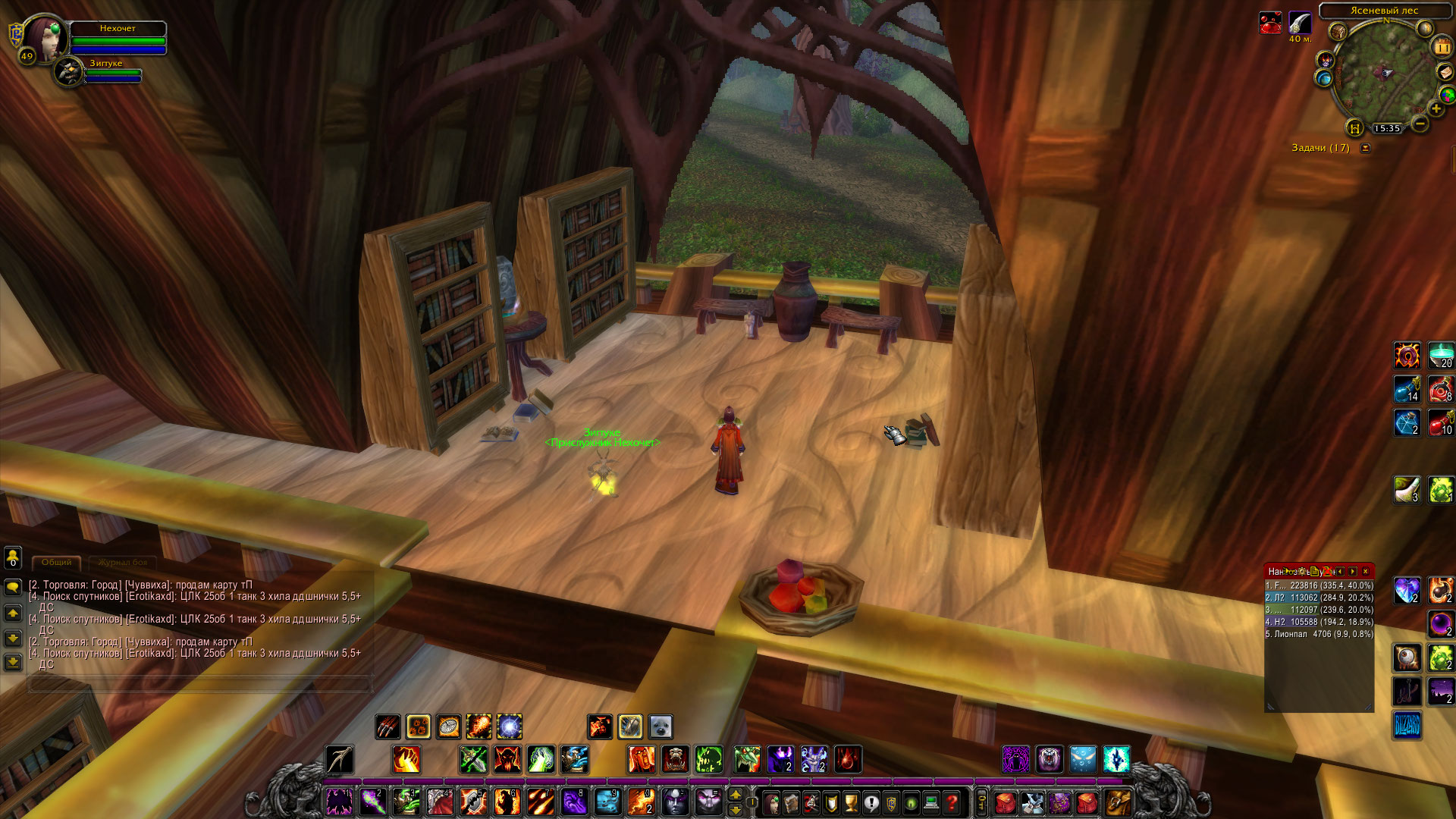Close the damage meter window
Image resolution: width=1456 pixels, height=819 pixels.
coord(1365,571)
